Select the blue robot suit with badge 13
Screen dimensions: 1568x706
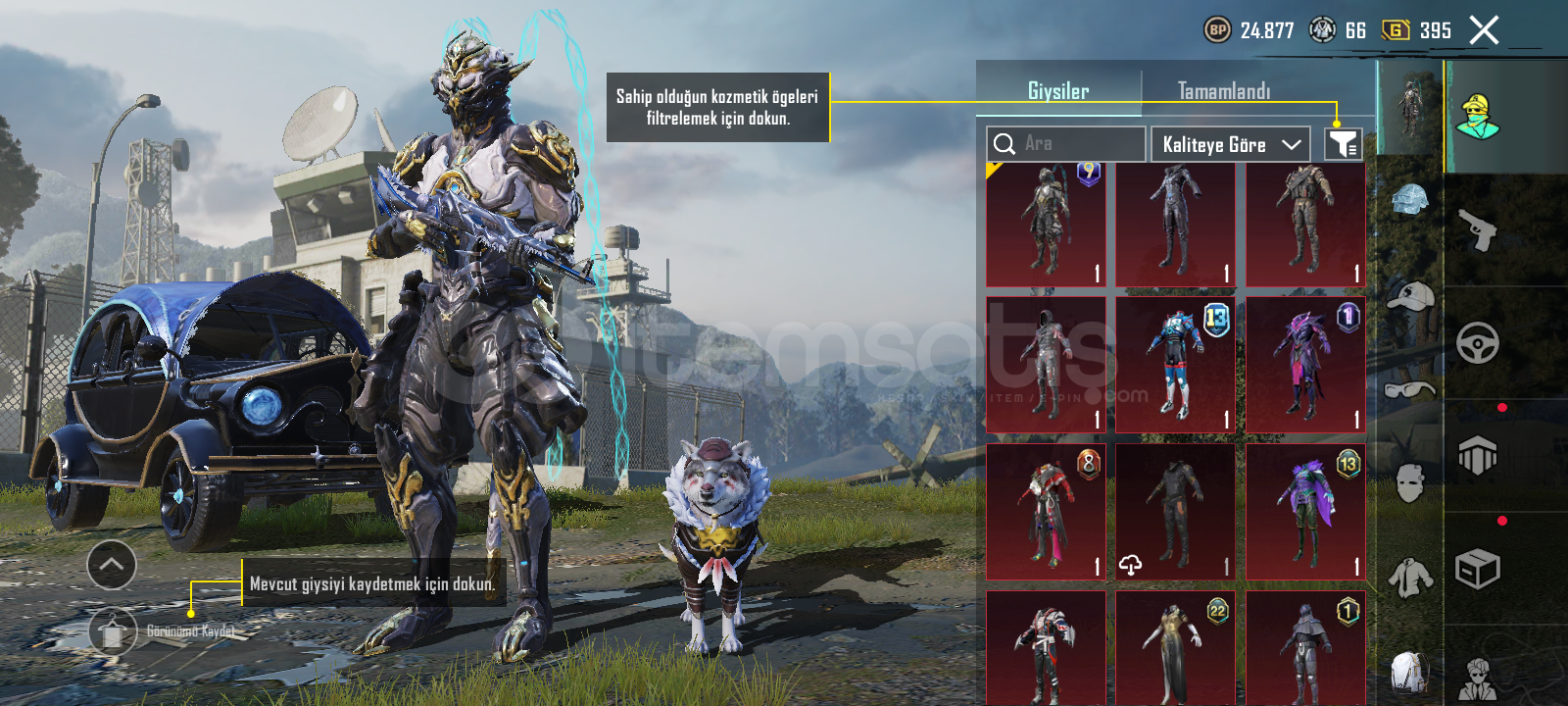coord(1176,365)
